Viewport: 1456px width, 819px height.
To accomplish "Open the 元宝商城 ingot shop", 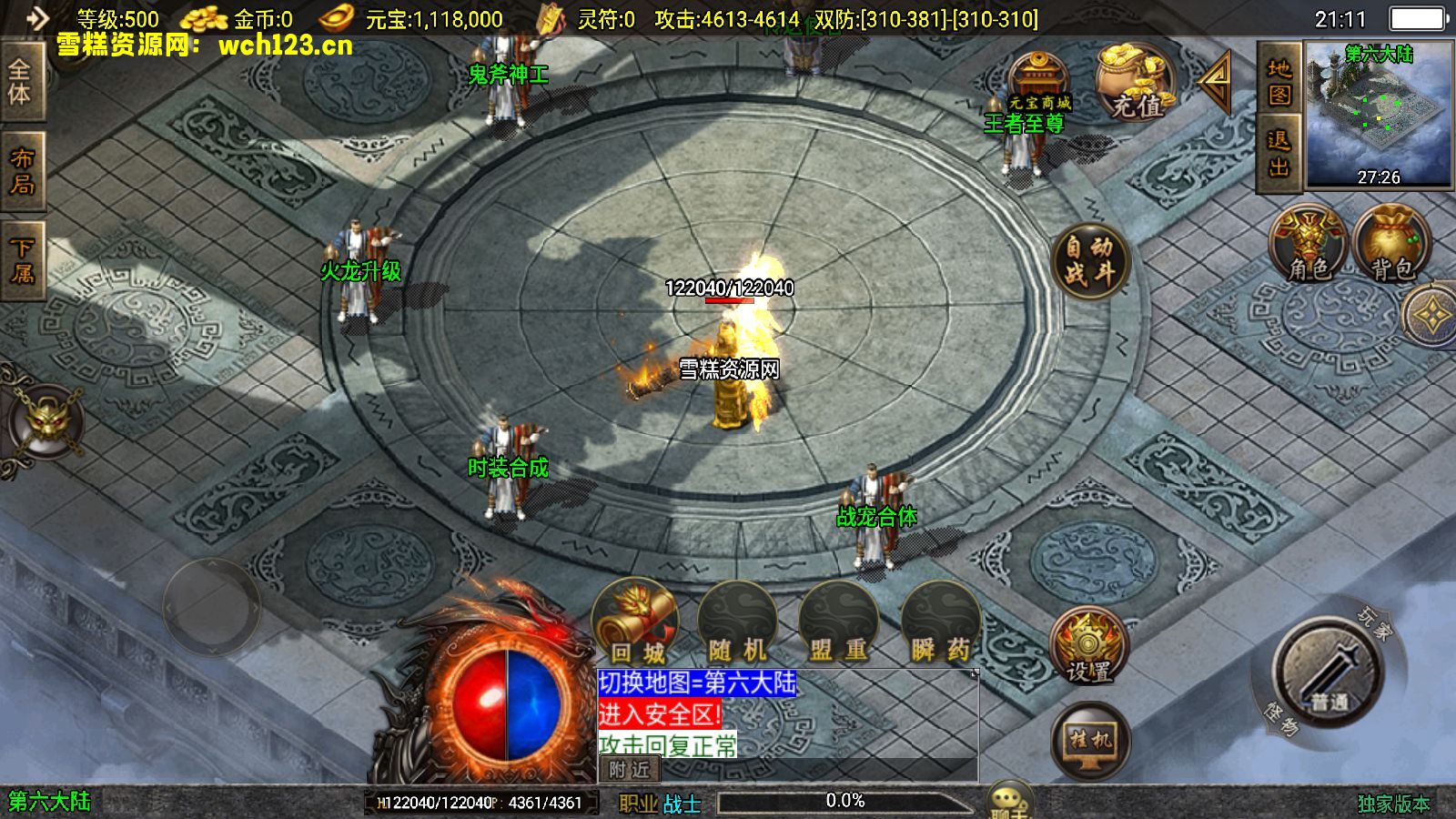I will (1038, 84).
